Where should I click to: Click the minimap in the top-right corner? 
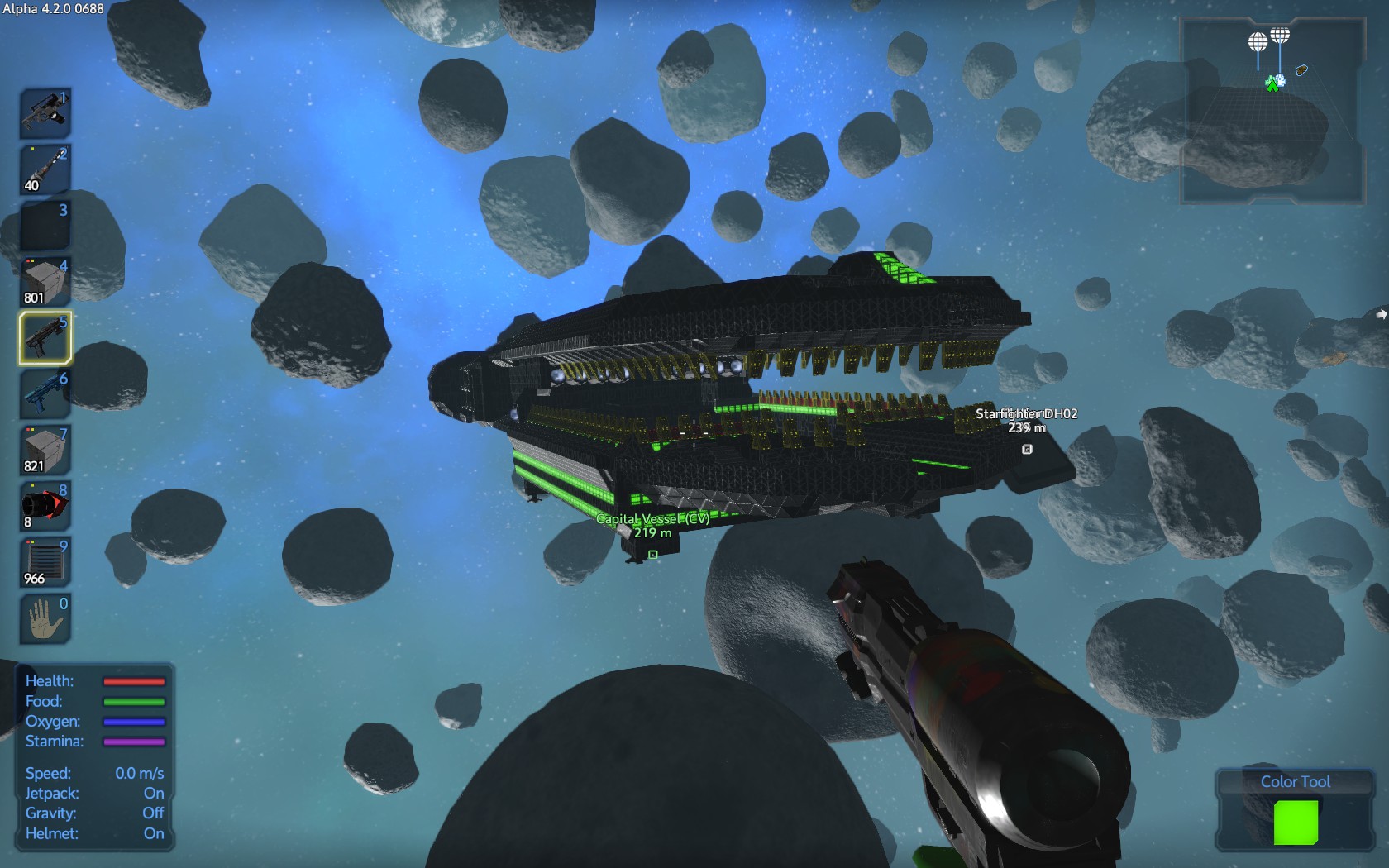1272,111
